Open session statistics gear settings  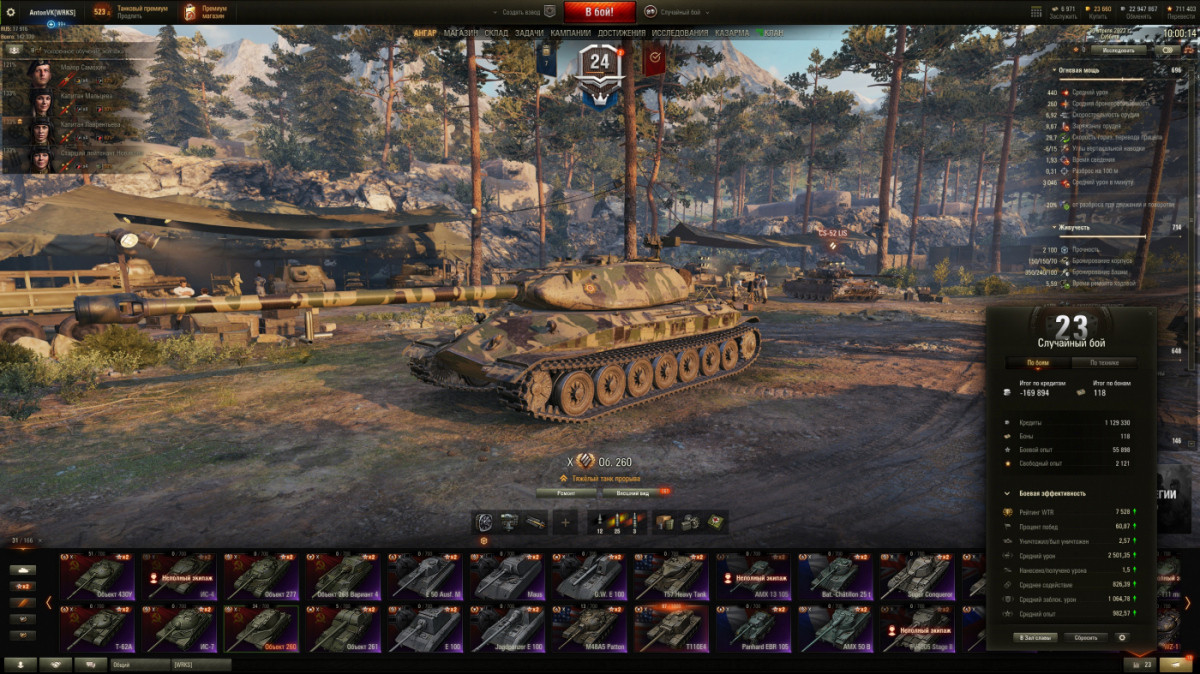1121,637
